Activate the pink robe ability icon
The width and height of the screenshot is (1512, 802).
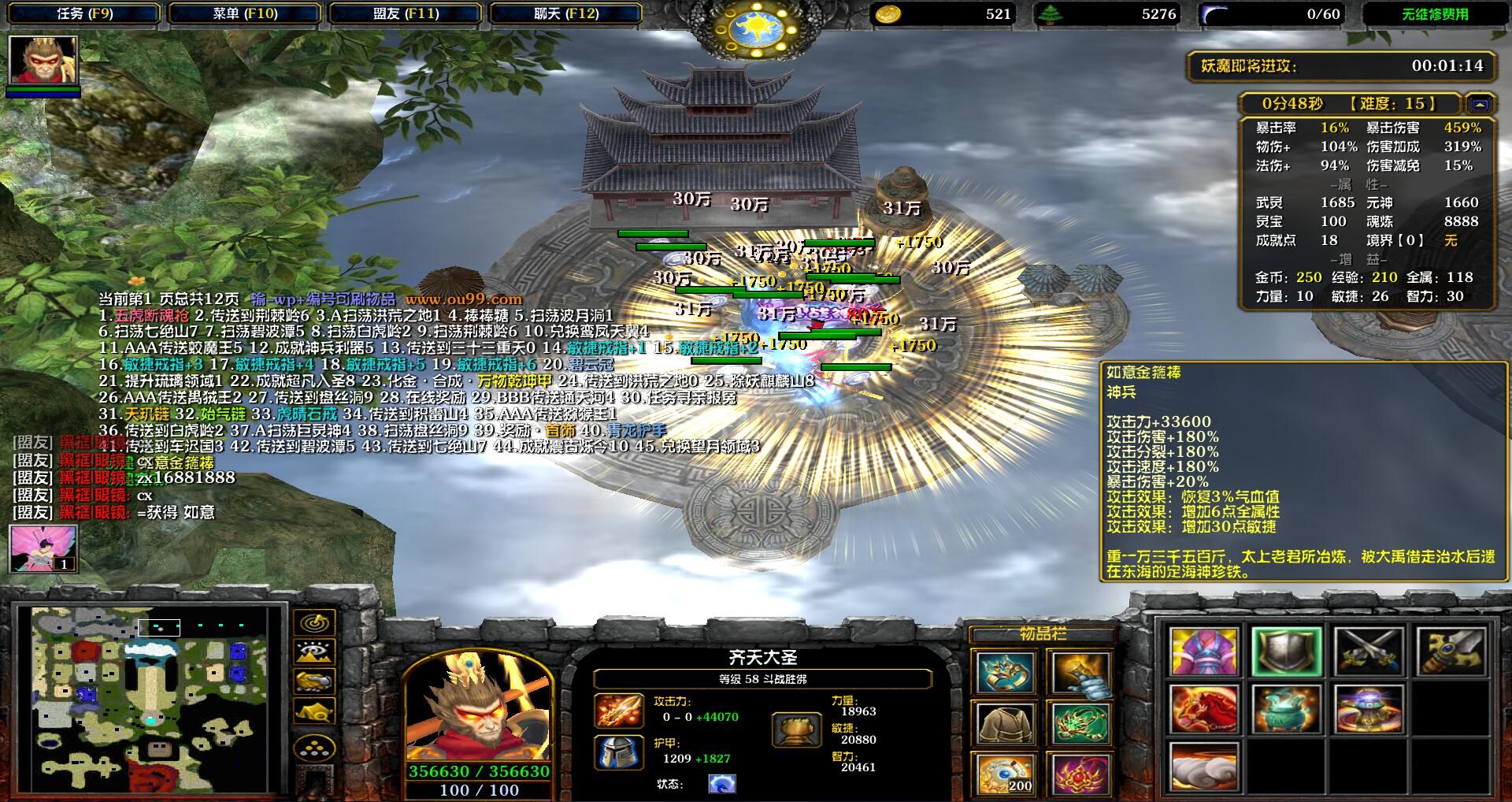click(1203, 652)
